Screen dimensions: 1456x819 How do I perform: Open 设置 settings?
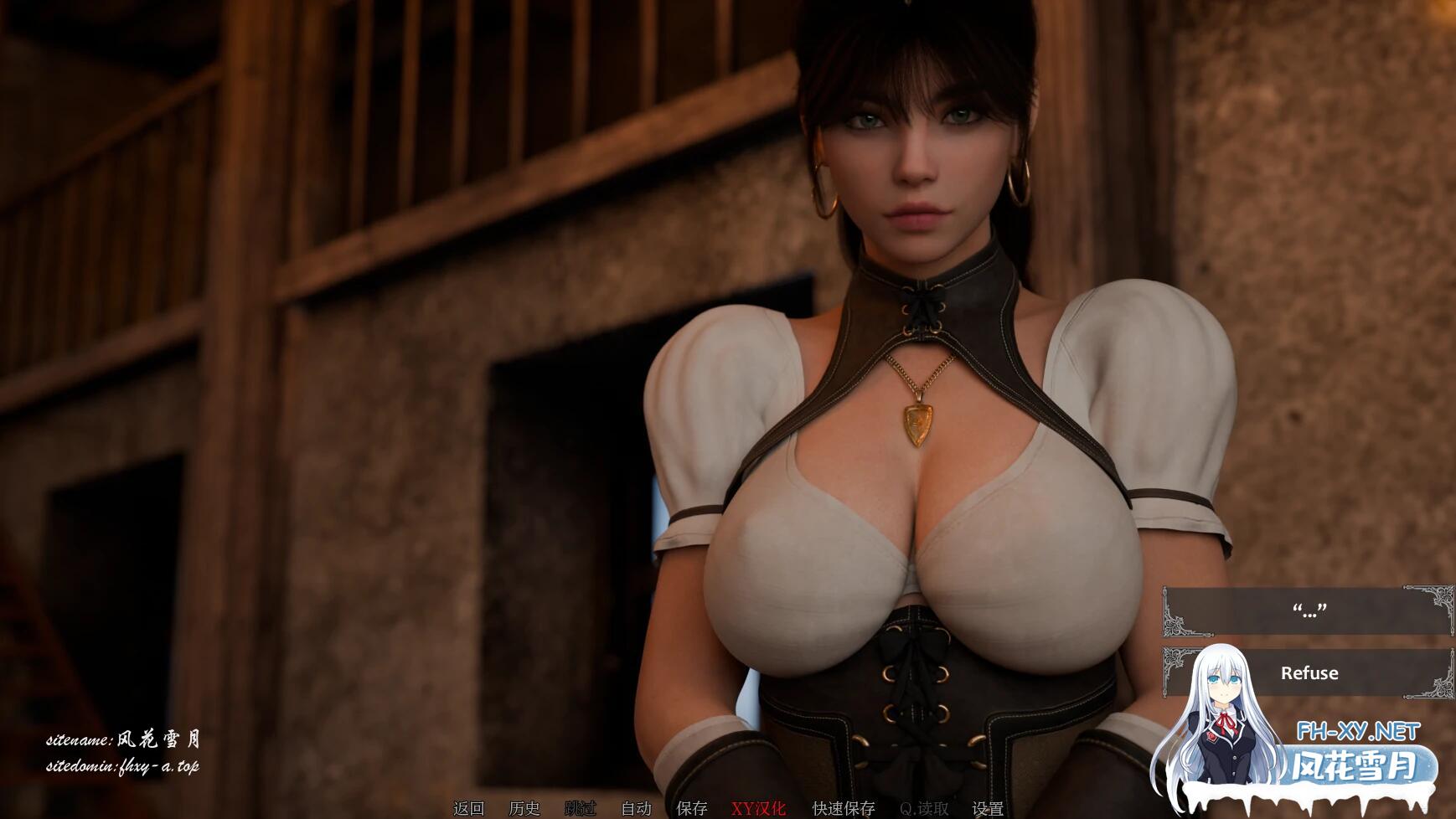pos(988,808)
